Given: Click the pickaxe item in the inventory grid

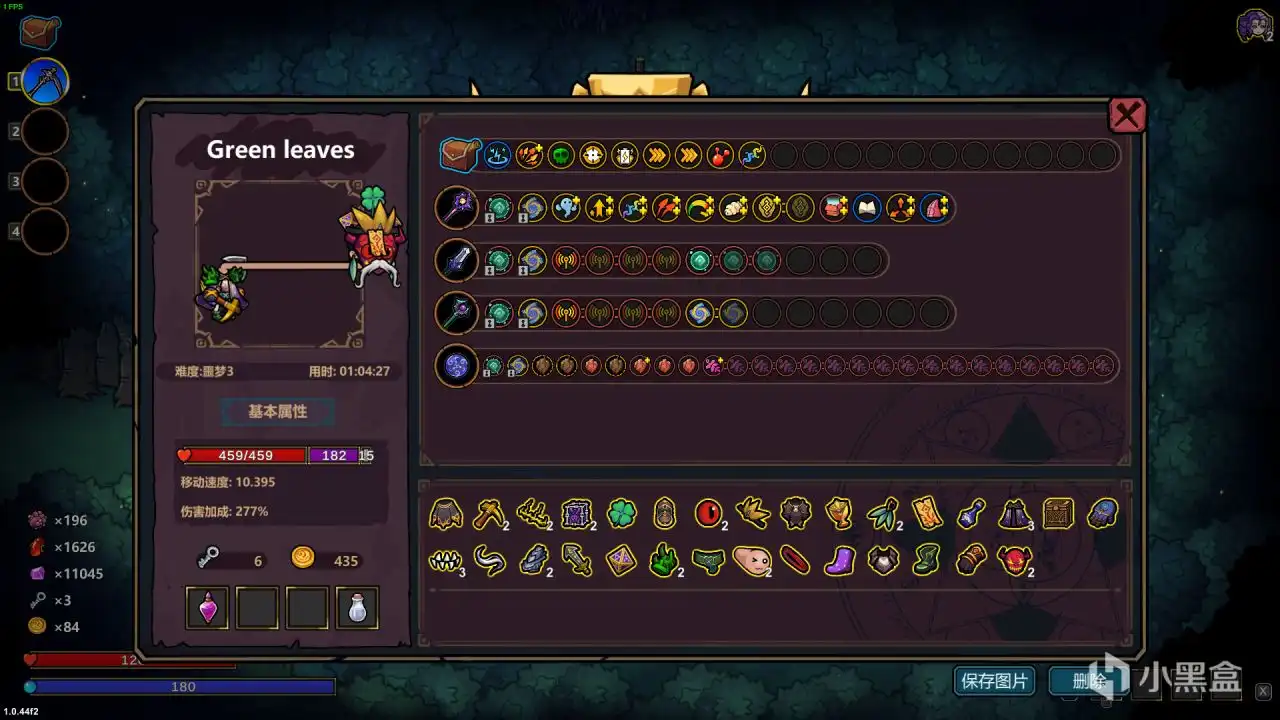Looking at the screenshot, I should [x=489, y=513].
